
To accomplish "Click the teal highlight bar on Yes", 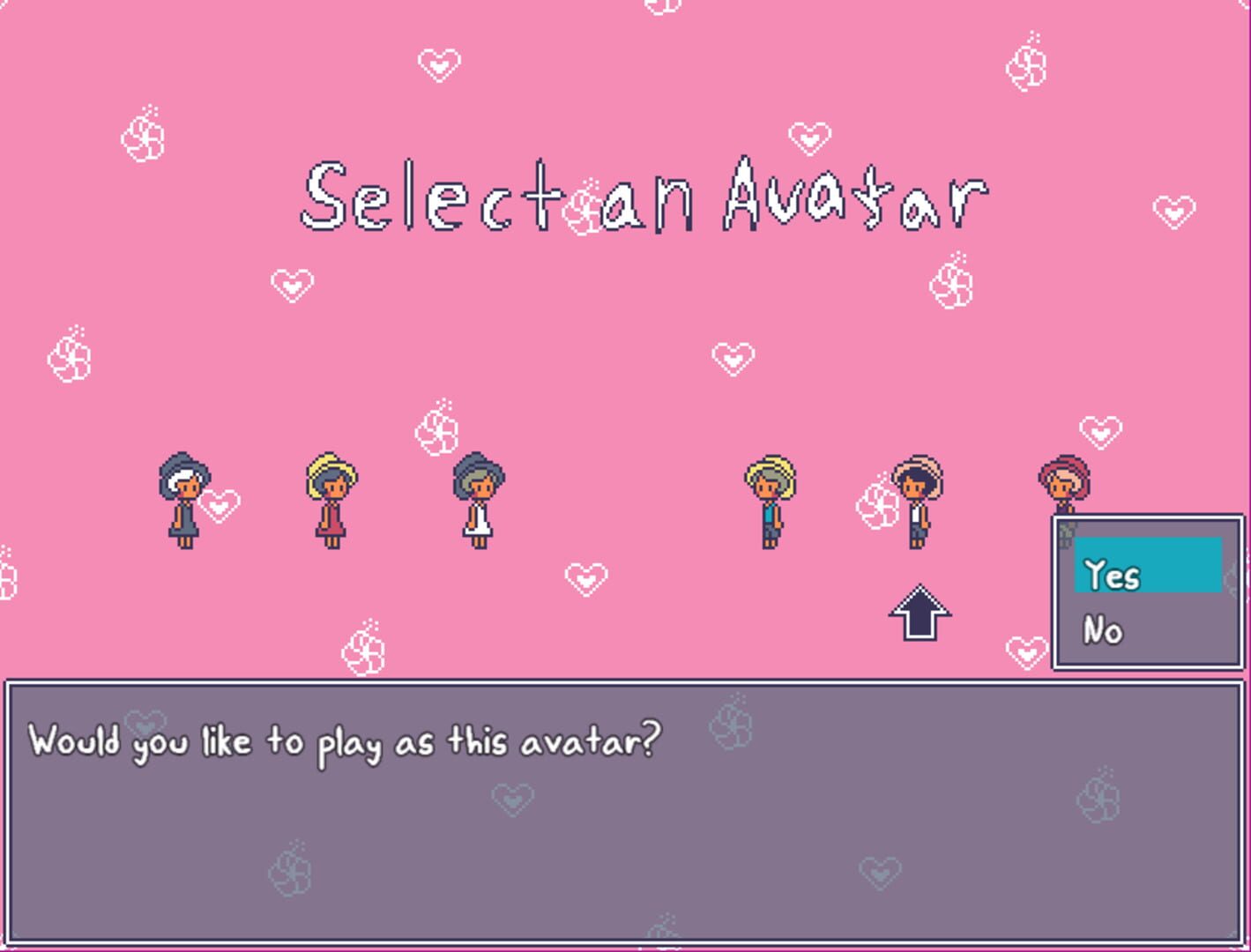I will click(1148, 564).
